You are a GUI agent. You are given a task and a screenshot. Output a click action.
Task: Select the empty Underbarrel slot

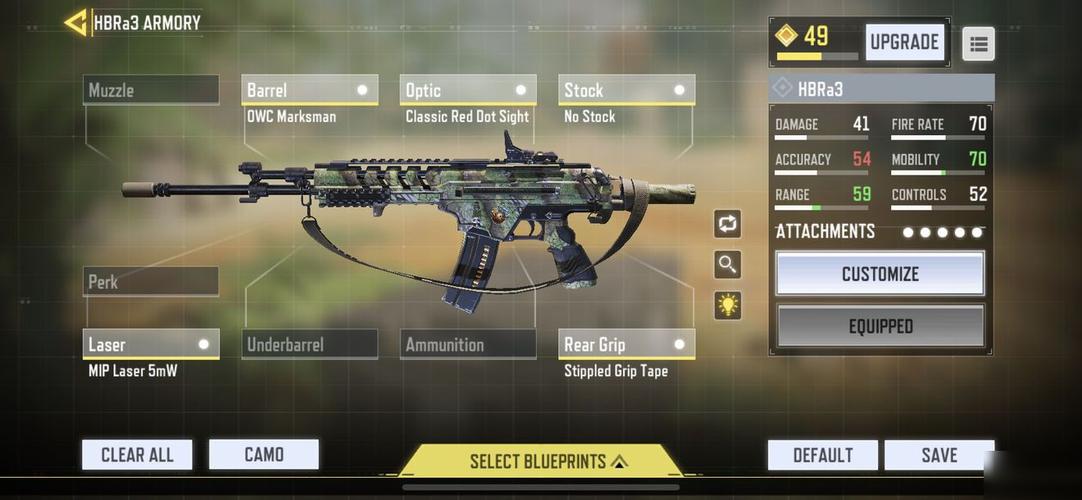[x=310, y=344]
